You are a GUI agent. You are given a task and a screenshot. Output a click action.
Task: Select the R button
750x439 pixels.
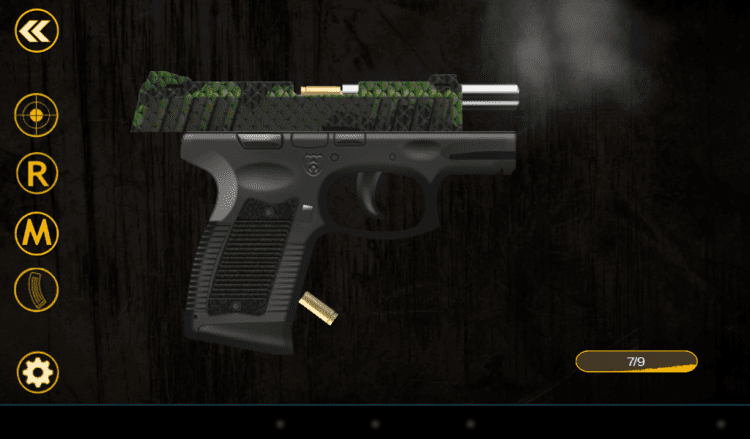pyautogui.click(x=37, y=174)
